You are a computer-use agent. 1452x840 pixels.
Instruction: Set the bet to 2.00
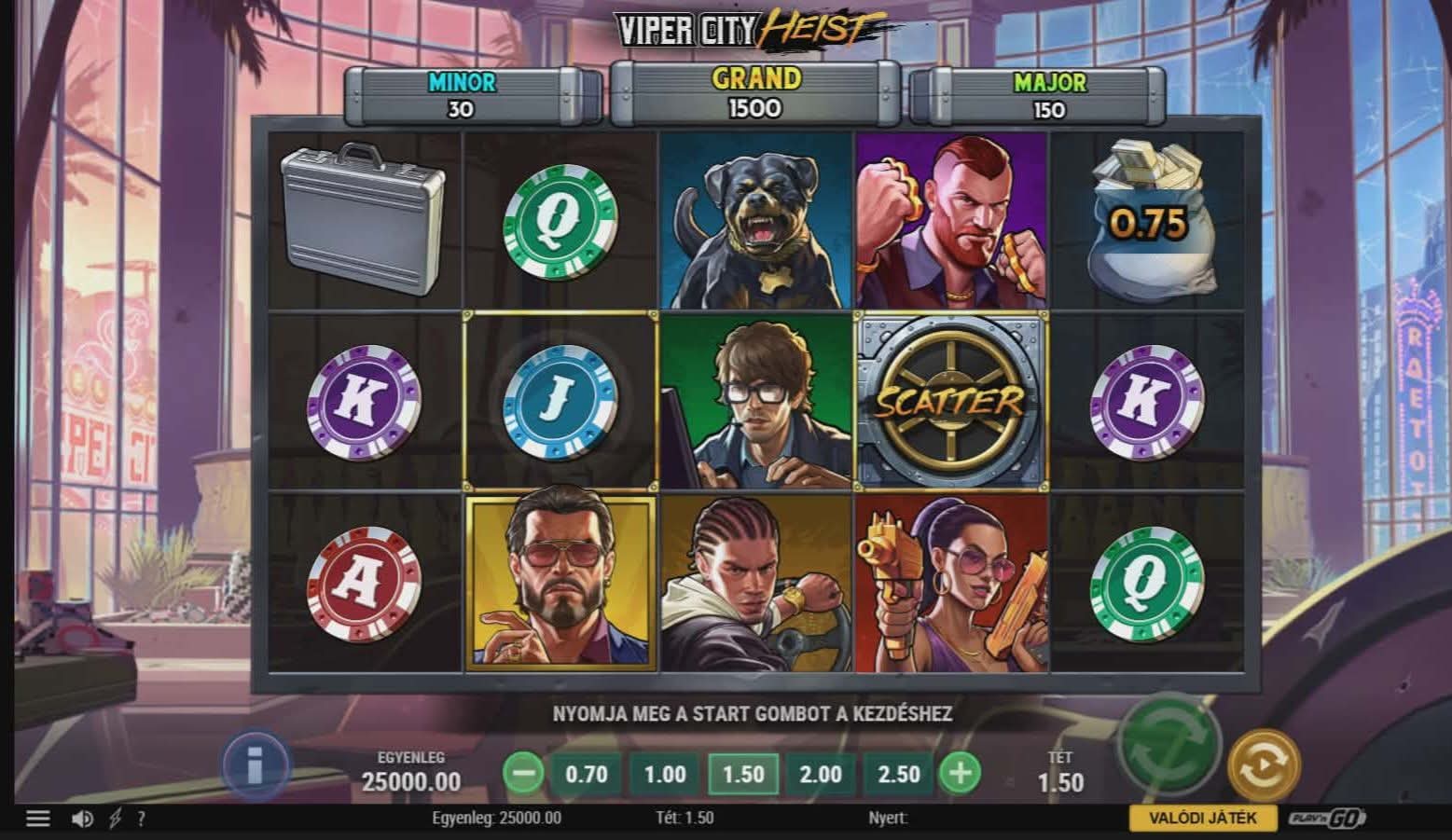821,774
